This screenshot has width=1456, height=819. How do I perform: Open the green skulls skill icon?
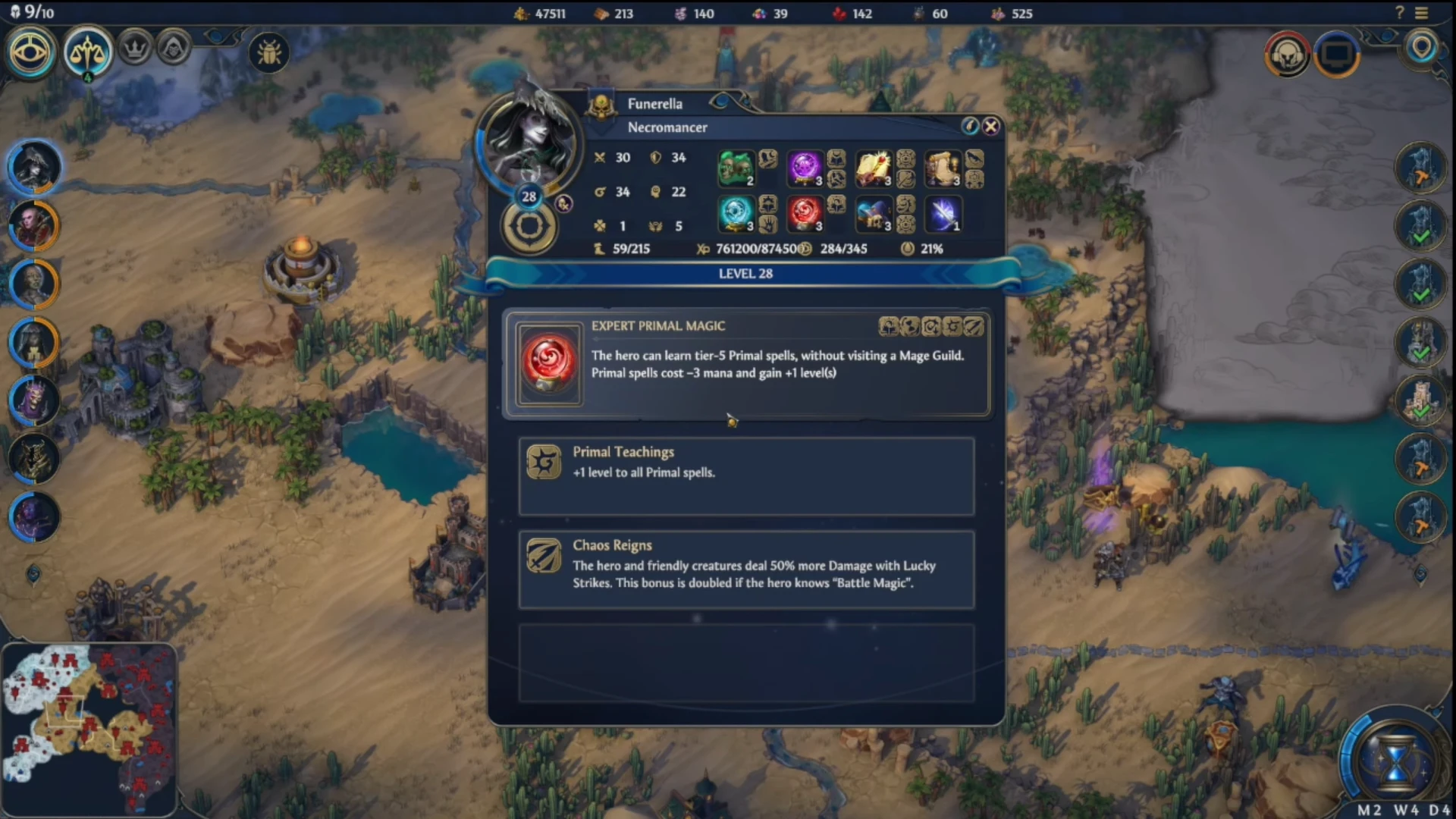[x=735, y=168]
